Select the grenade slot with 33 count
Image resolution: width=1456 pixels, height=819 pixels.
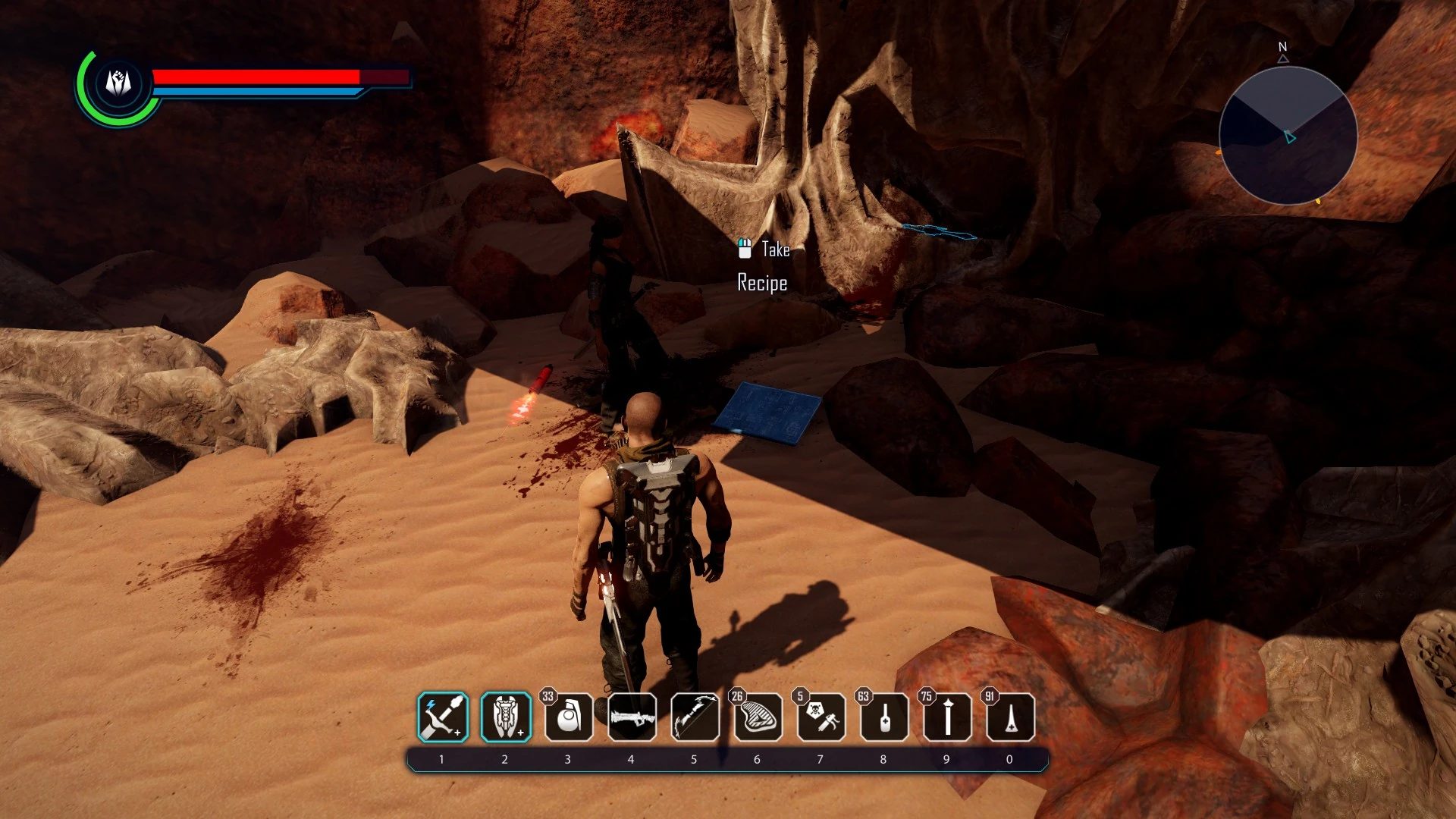pyautogui.click(x=569, y=717)
